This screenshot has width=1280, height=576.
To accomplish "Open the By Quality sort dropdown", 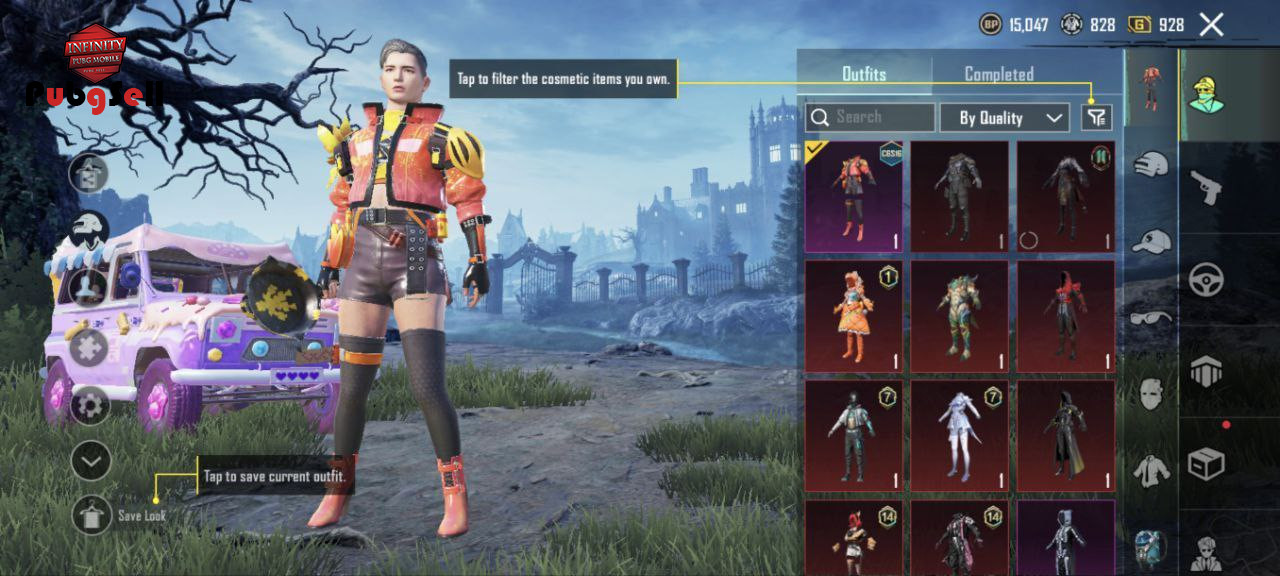I will (x=1004, y=118).
